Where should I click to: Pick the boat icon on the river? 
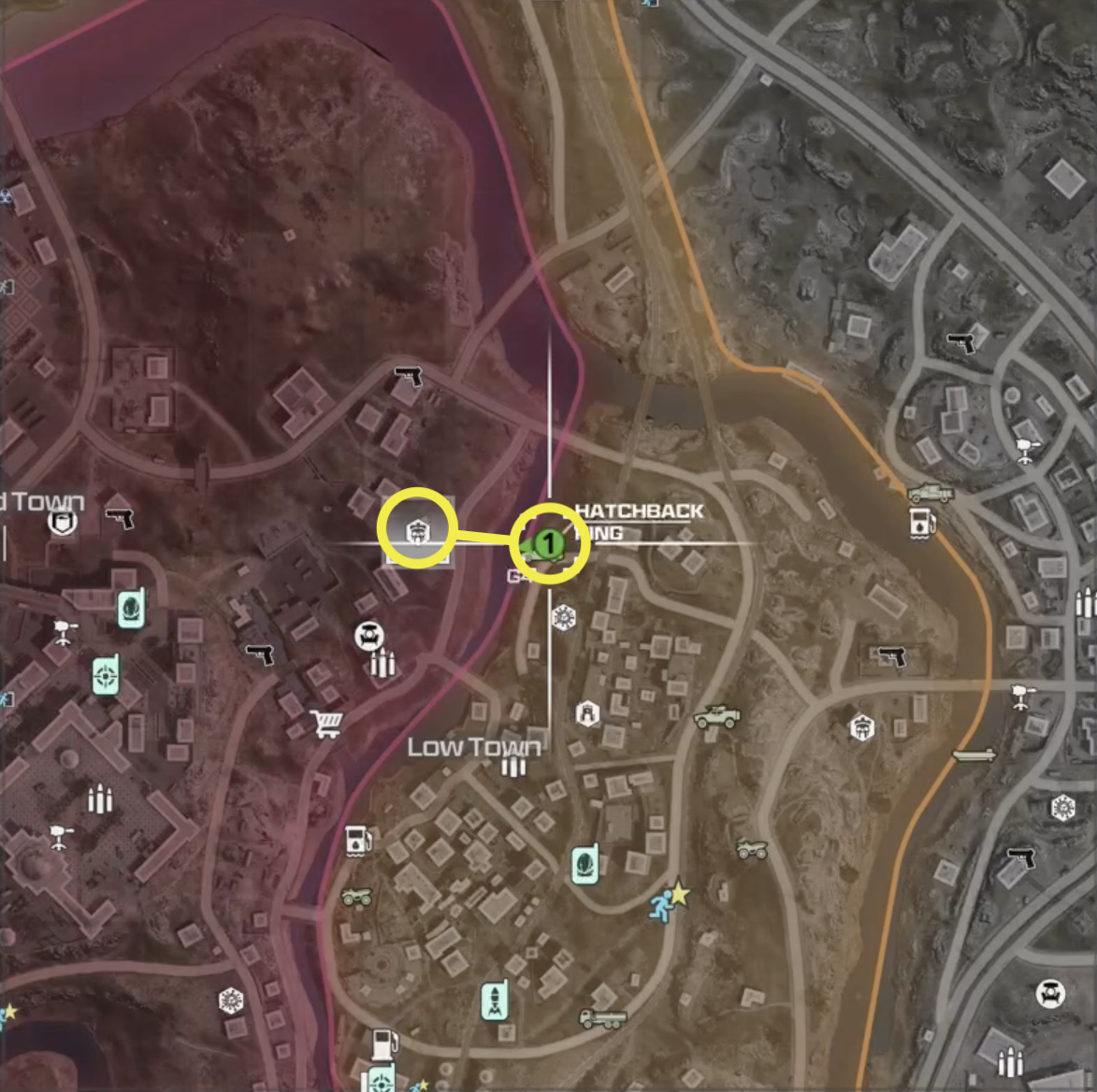974,754
